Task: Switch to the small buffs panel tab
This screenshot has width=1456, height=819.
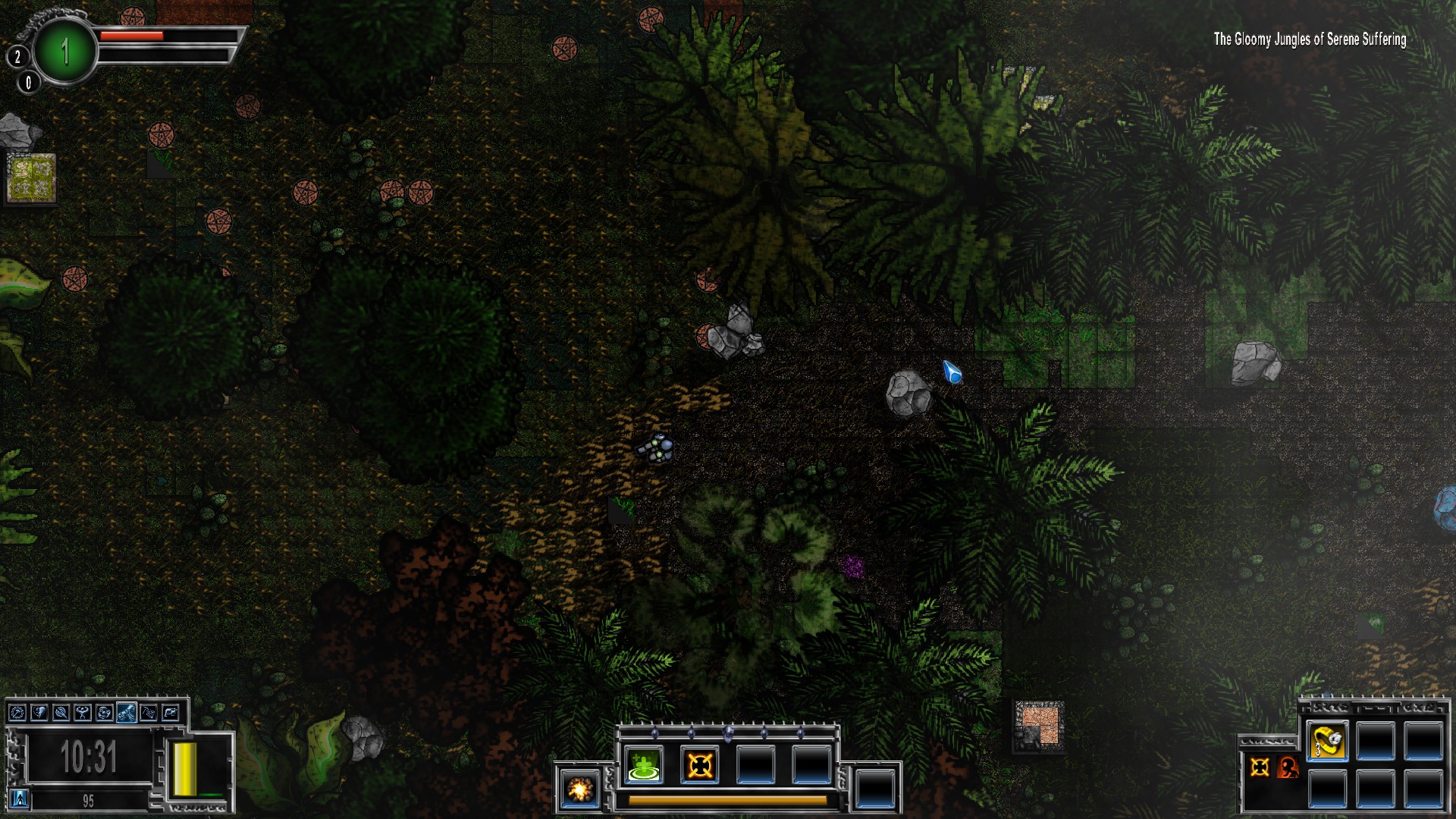Action: 1266,742
